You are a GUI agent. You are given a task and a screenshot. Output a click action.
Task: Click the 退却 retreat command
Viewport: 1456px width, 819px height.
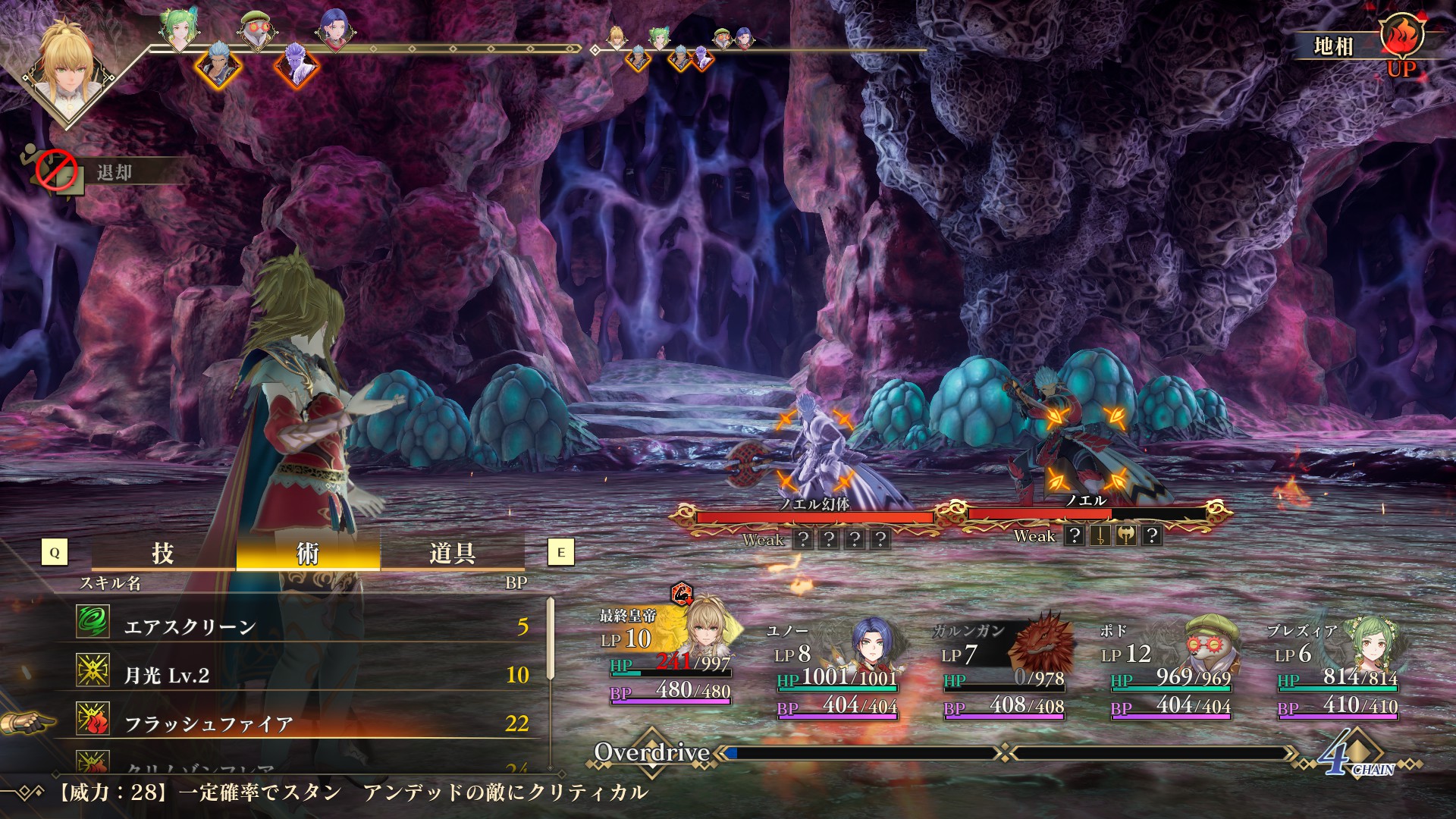coord(114,173)
